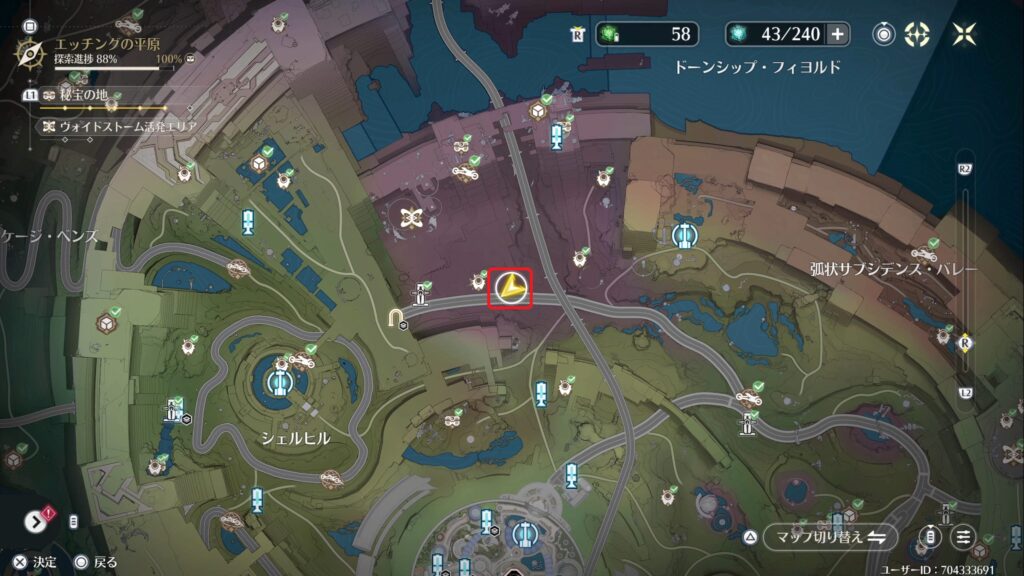Select the teleport marker near 弧状サブシデンス・バレー
Screen dimensions: 1024x576
pyautogui.click(x=685, y=236)
